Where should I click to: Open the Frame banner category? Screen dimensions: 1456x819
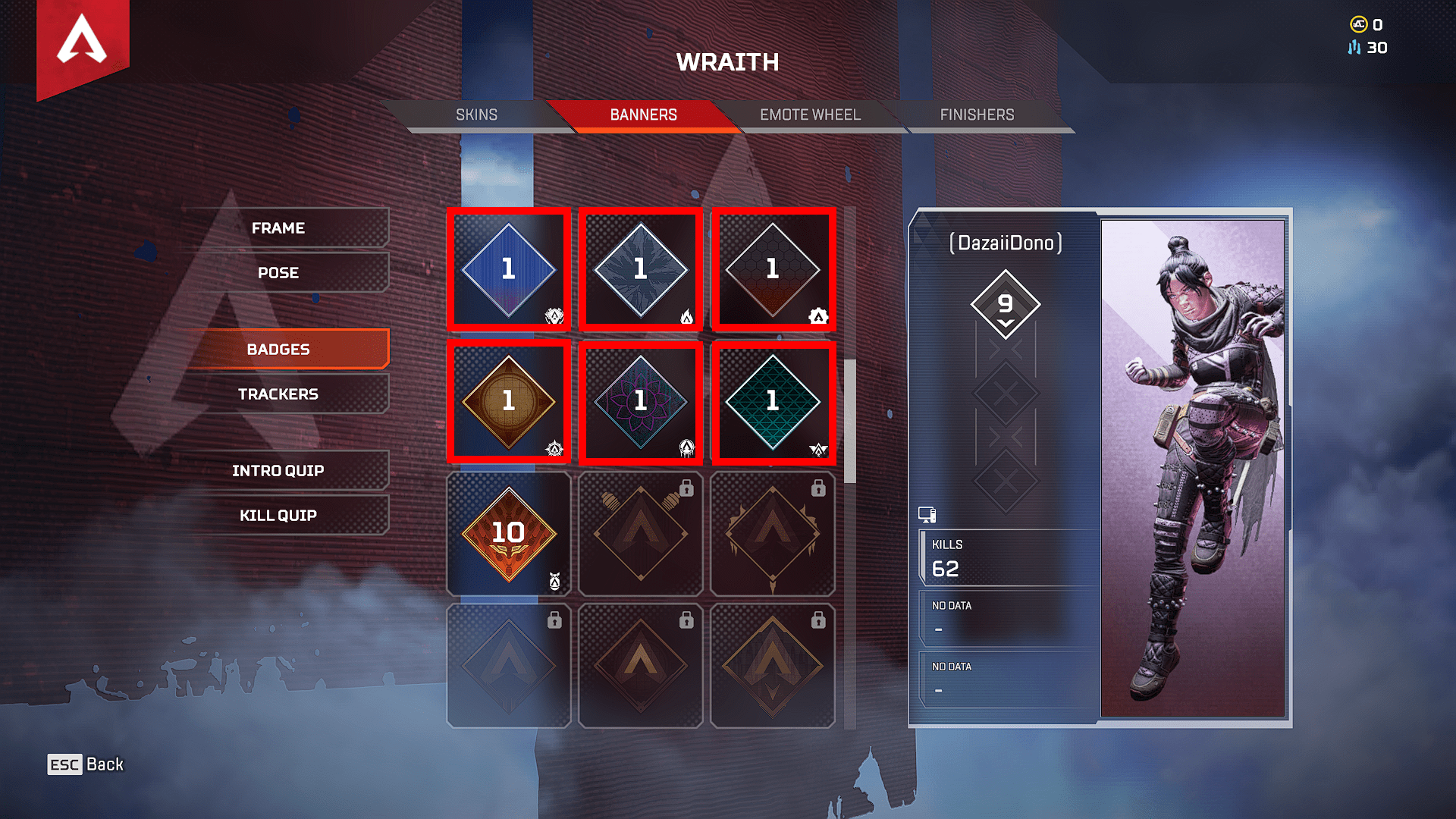click(x=278, y=228)
